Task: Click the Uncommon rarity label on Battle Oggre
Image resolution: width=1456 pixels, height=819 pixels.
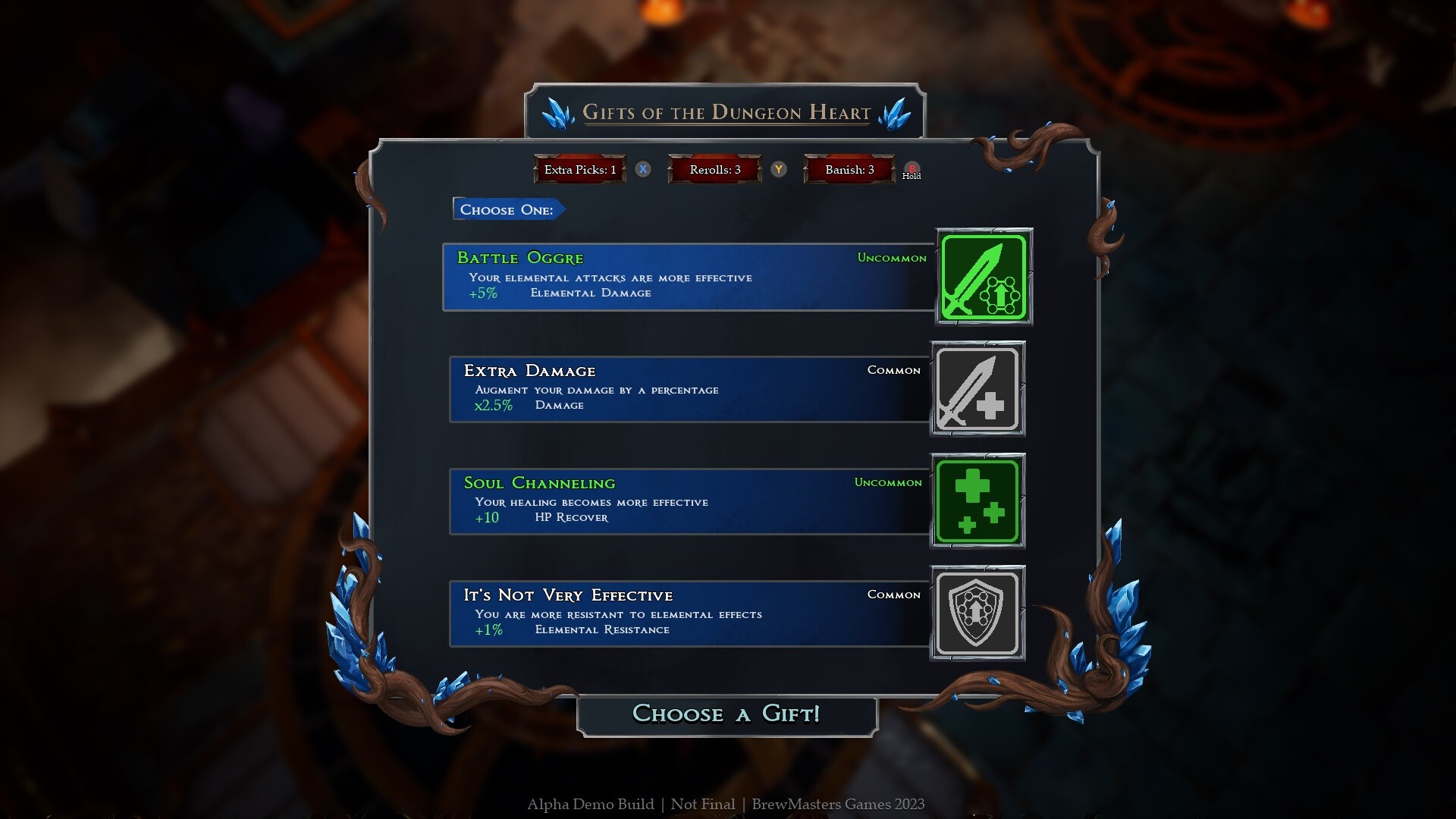Action: pos(892,258)
